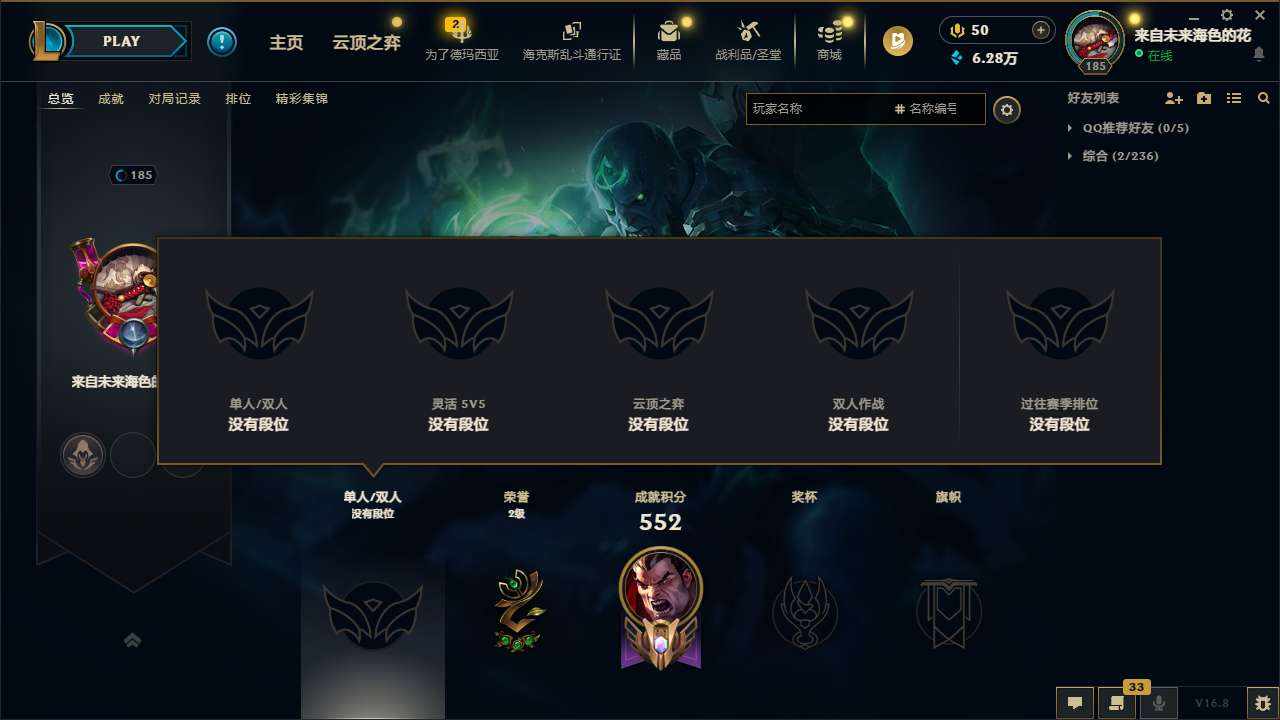Open the 商城 store coins icon
This screenshot has height=720, width=1280.
click(829, 33)
